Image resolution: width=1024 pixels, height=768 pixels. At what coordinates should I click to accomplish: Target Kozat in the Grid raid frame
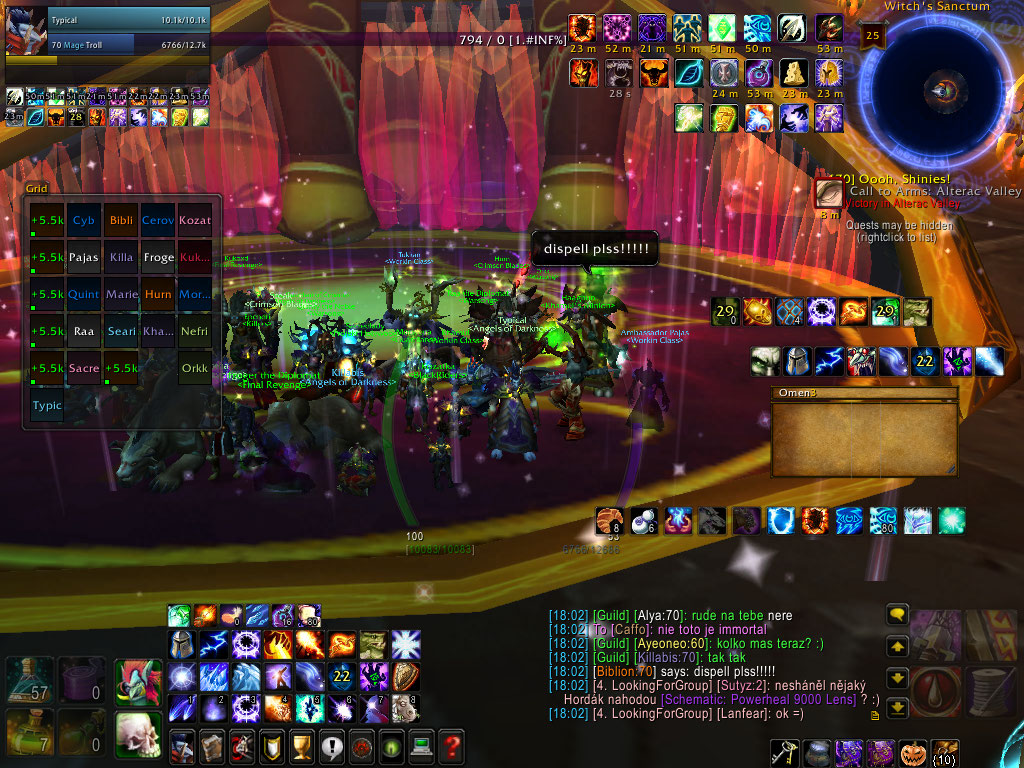click(194, 220)
